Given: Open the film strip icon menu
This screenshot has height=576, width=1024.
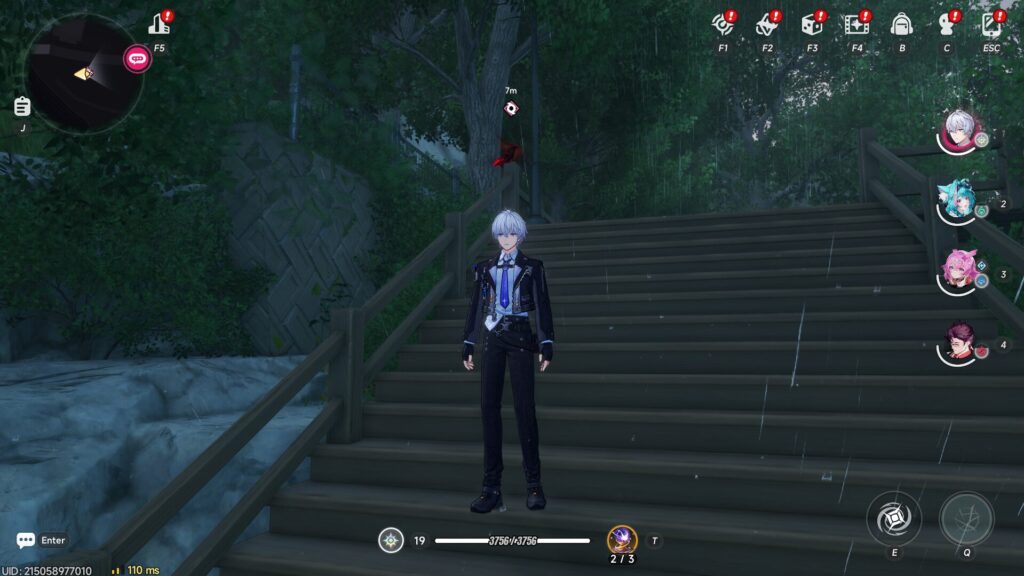Looking at the screenshot, I should coord(856,24).
